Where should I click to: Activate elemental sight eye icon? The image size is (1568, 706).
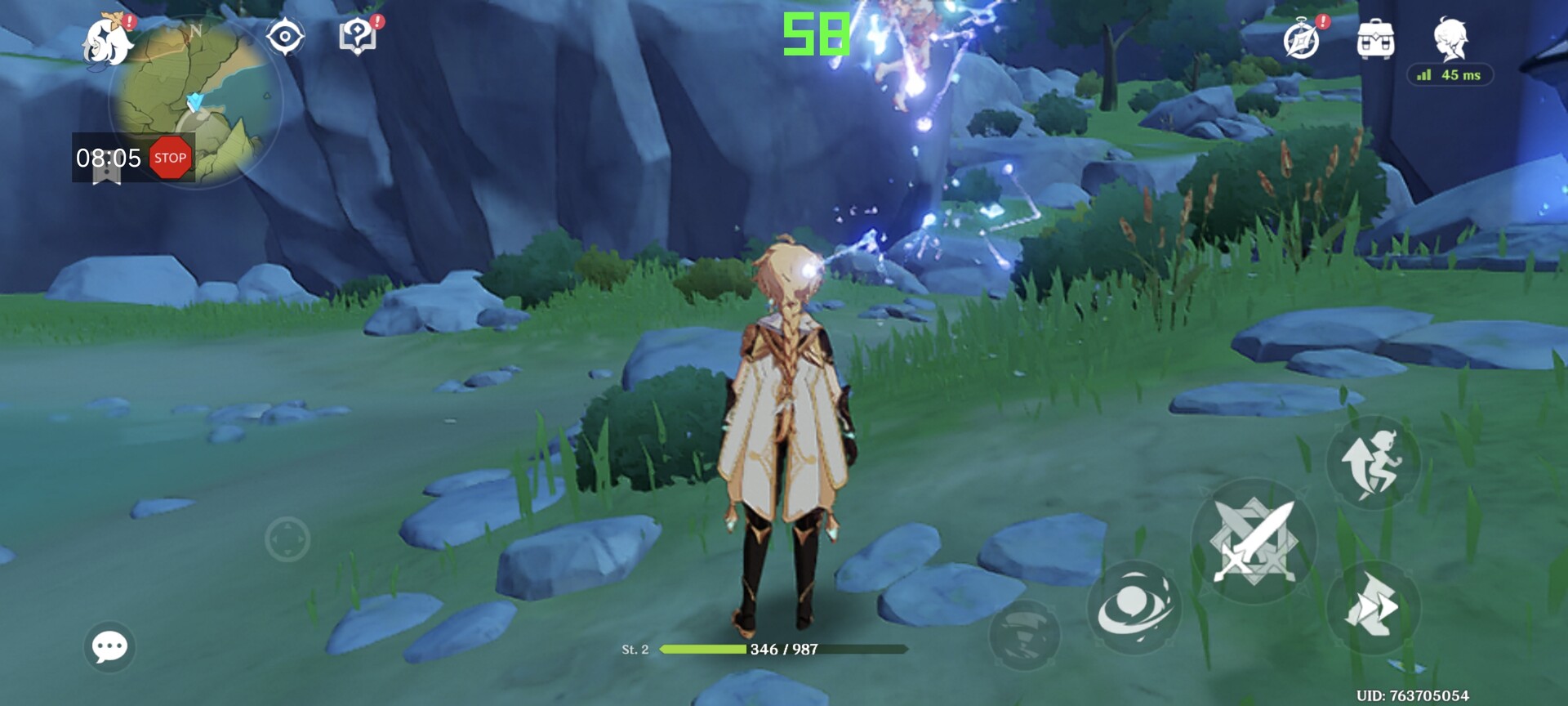click(285, 37)
